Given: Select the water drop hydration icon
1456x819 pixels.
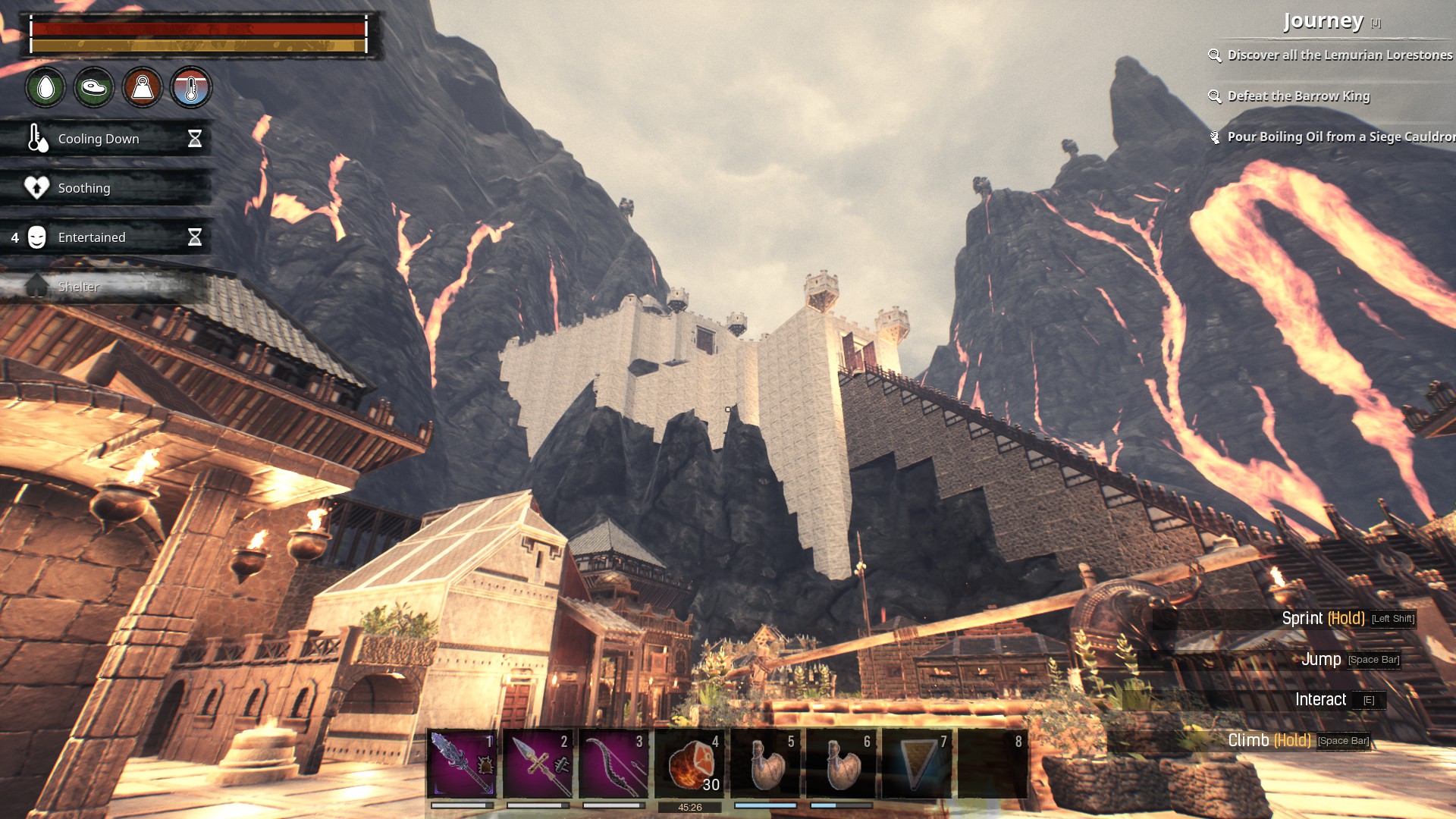Looking at the screenshot, I should pos(45,87).
